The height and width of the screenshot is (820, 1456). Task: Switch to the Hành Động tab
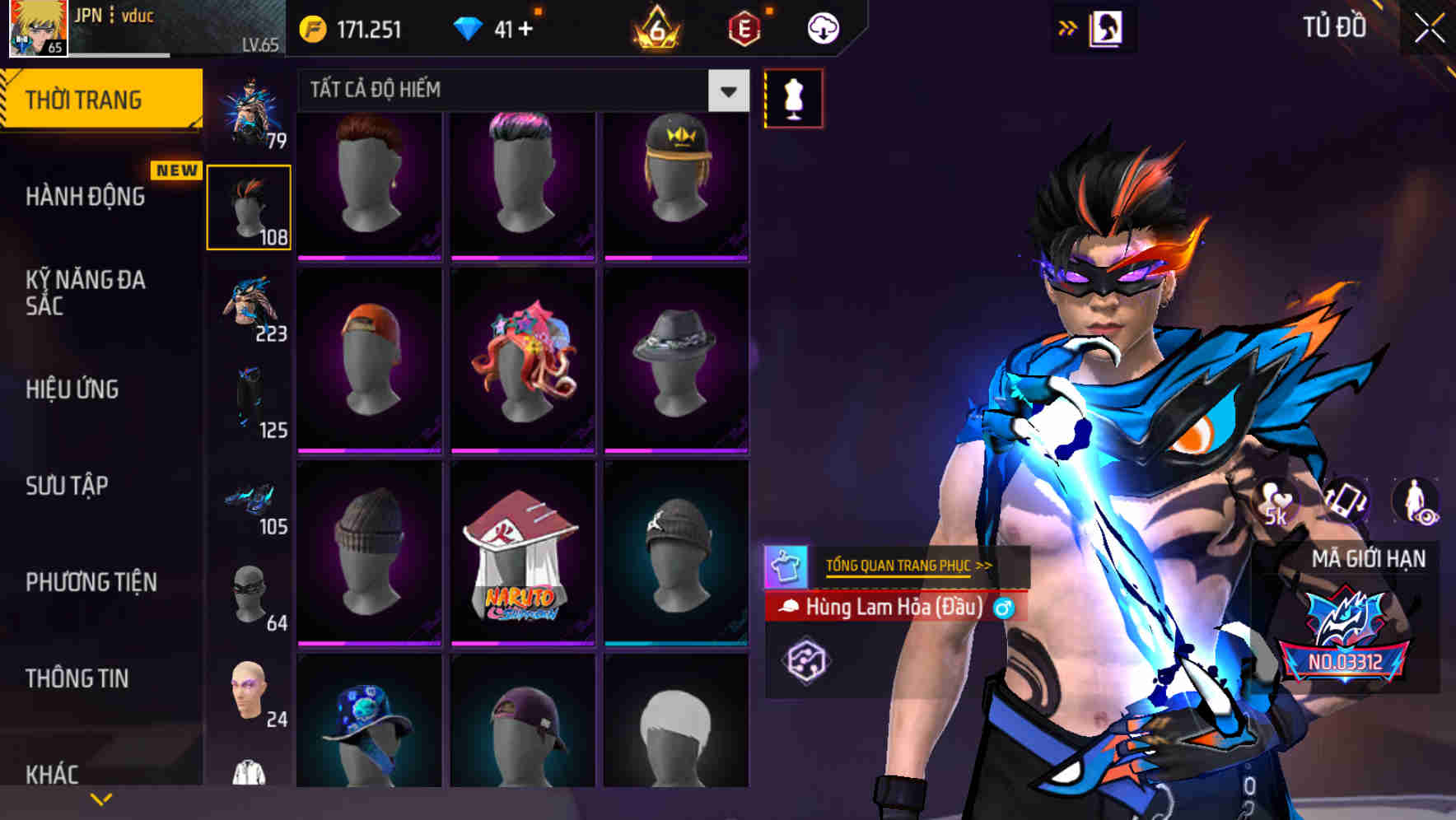click(86, 197)
